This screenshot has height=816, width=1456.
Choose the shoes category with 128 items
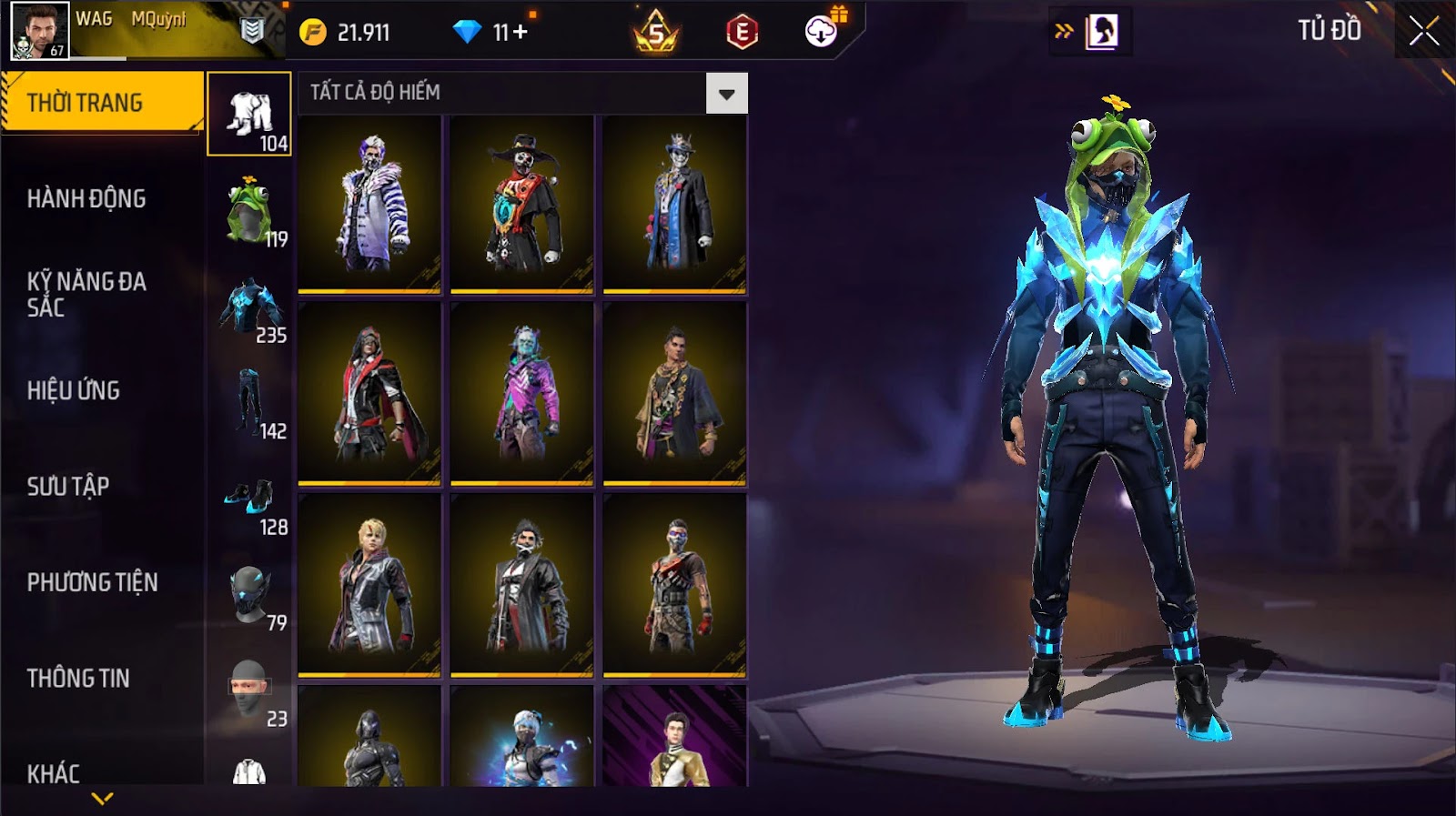point(250,499)
